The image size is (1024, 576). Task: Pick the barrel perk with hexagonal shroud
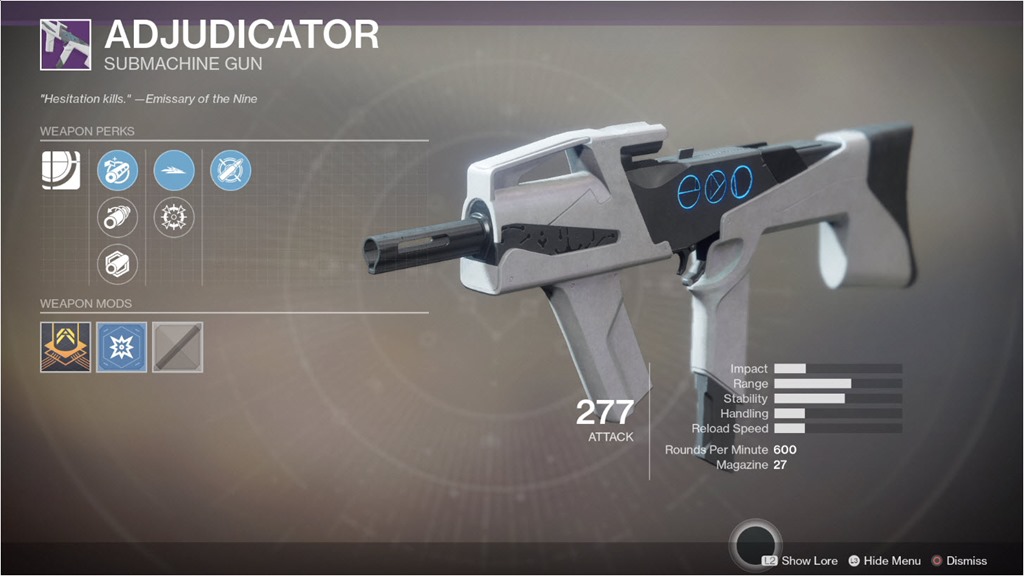coord(117,264)
